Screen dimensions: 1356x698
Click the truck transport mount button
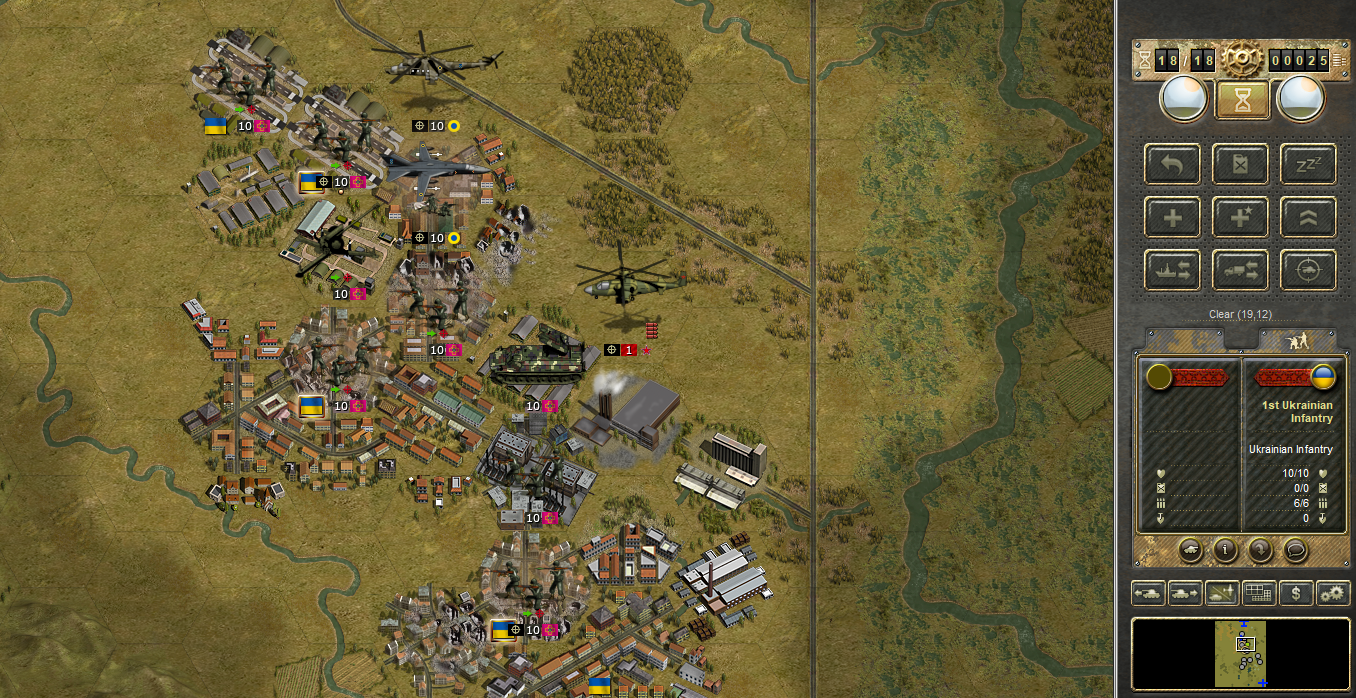tap(1241, 270)
